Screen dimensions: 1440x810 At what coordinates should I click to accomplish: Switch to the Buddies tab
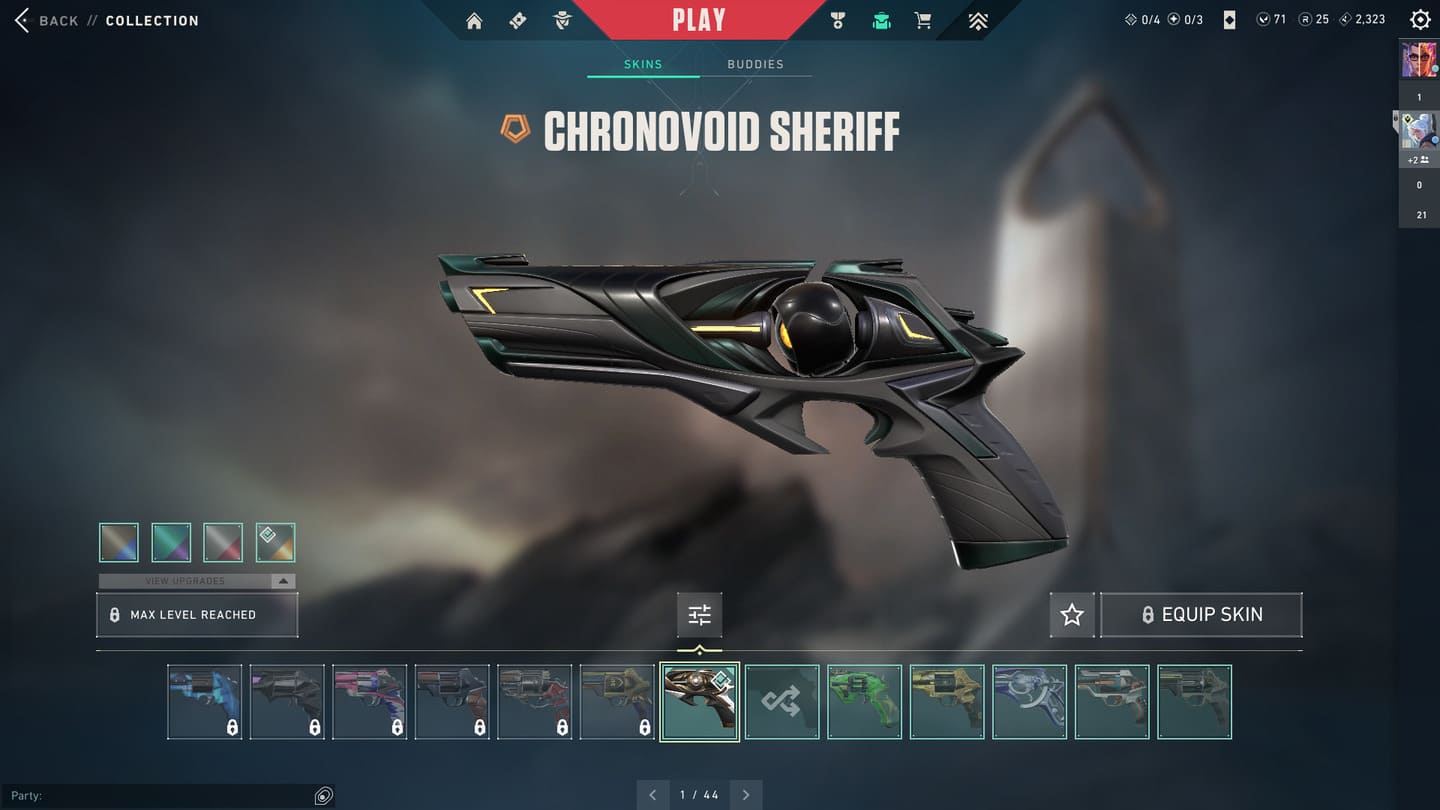pos(755,64)
